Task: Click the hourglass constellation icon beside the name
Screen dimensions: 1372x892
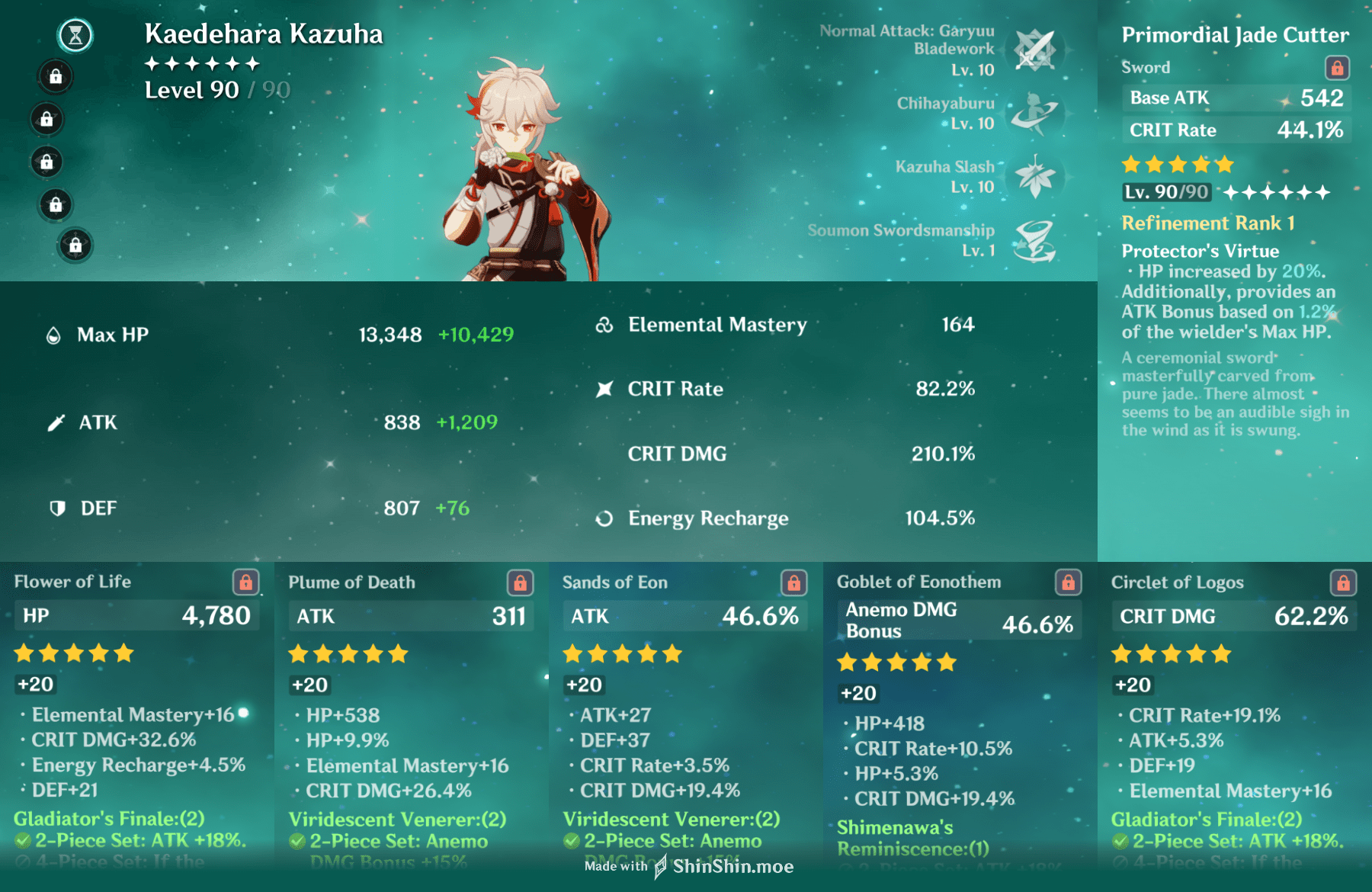Action: click(75, 35)
